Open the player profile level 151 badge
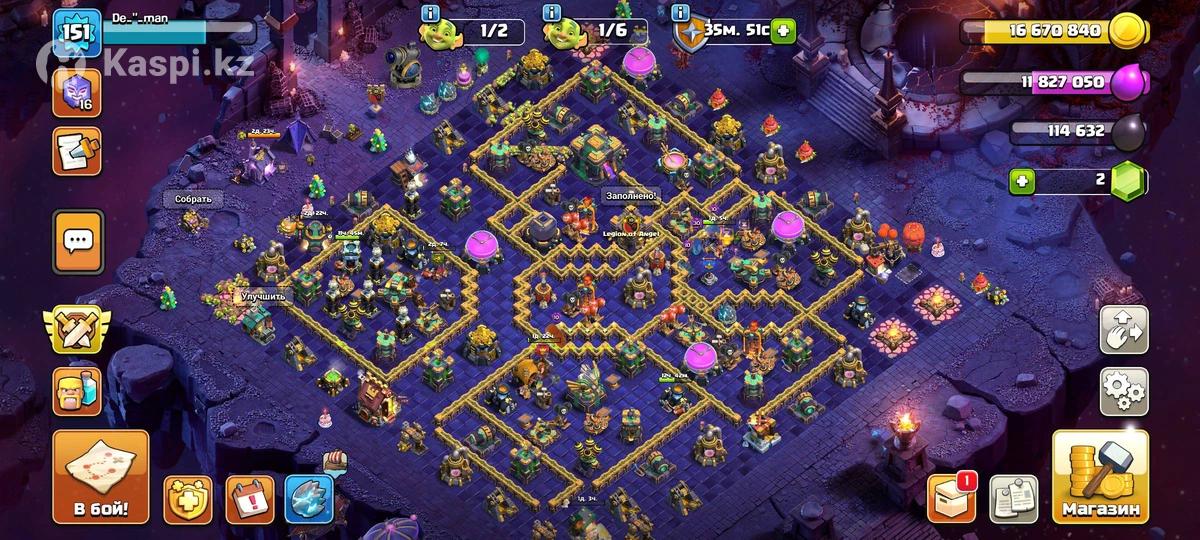This screenshot has width=1200, height=540. (77, 35)
